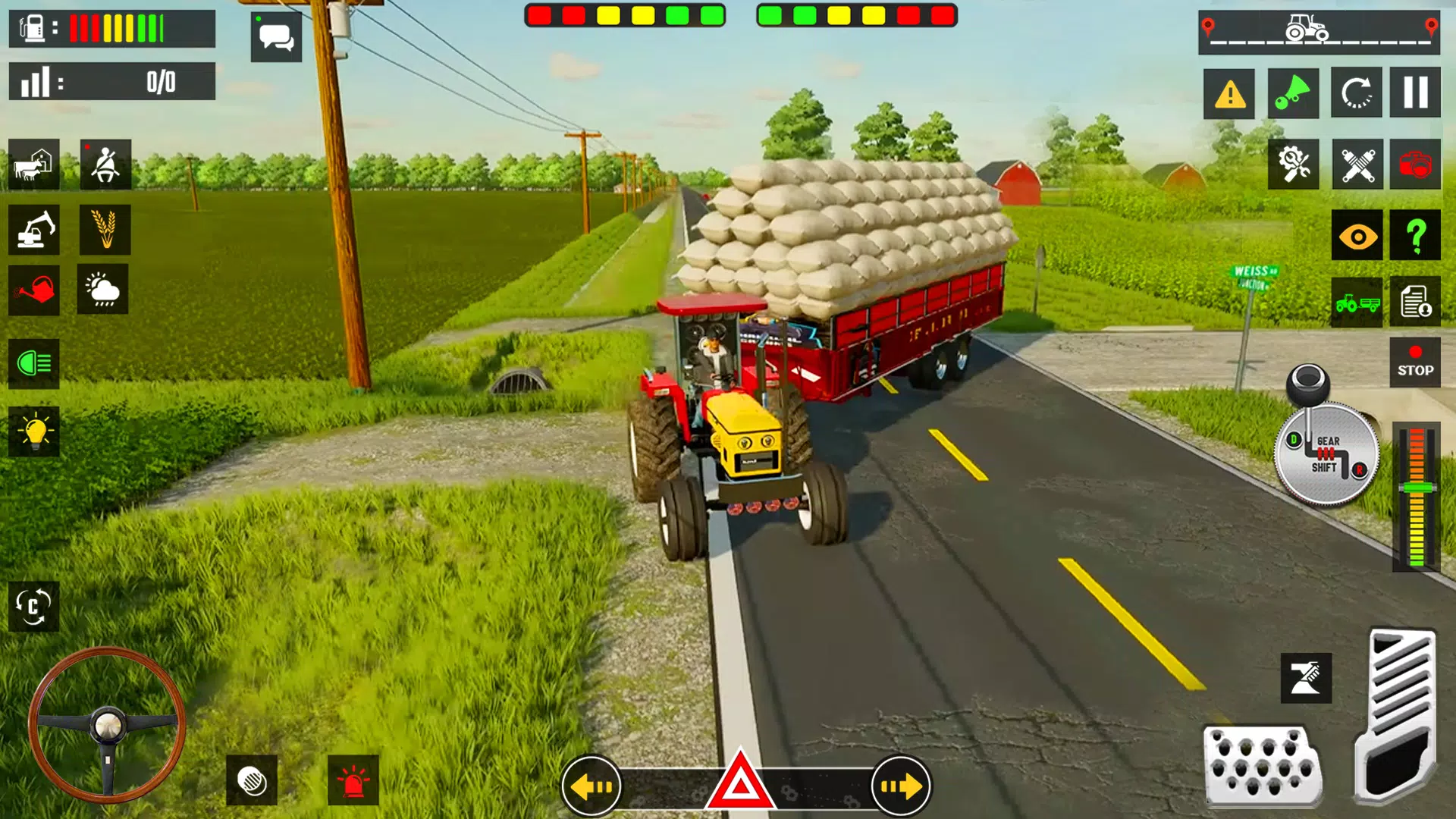Sound the green horn
This screenshot has width=1456, height=819.
[1293, 93]
